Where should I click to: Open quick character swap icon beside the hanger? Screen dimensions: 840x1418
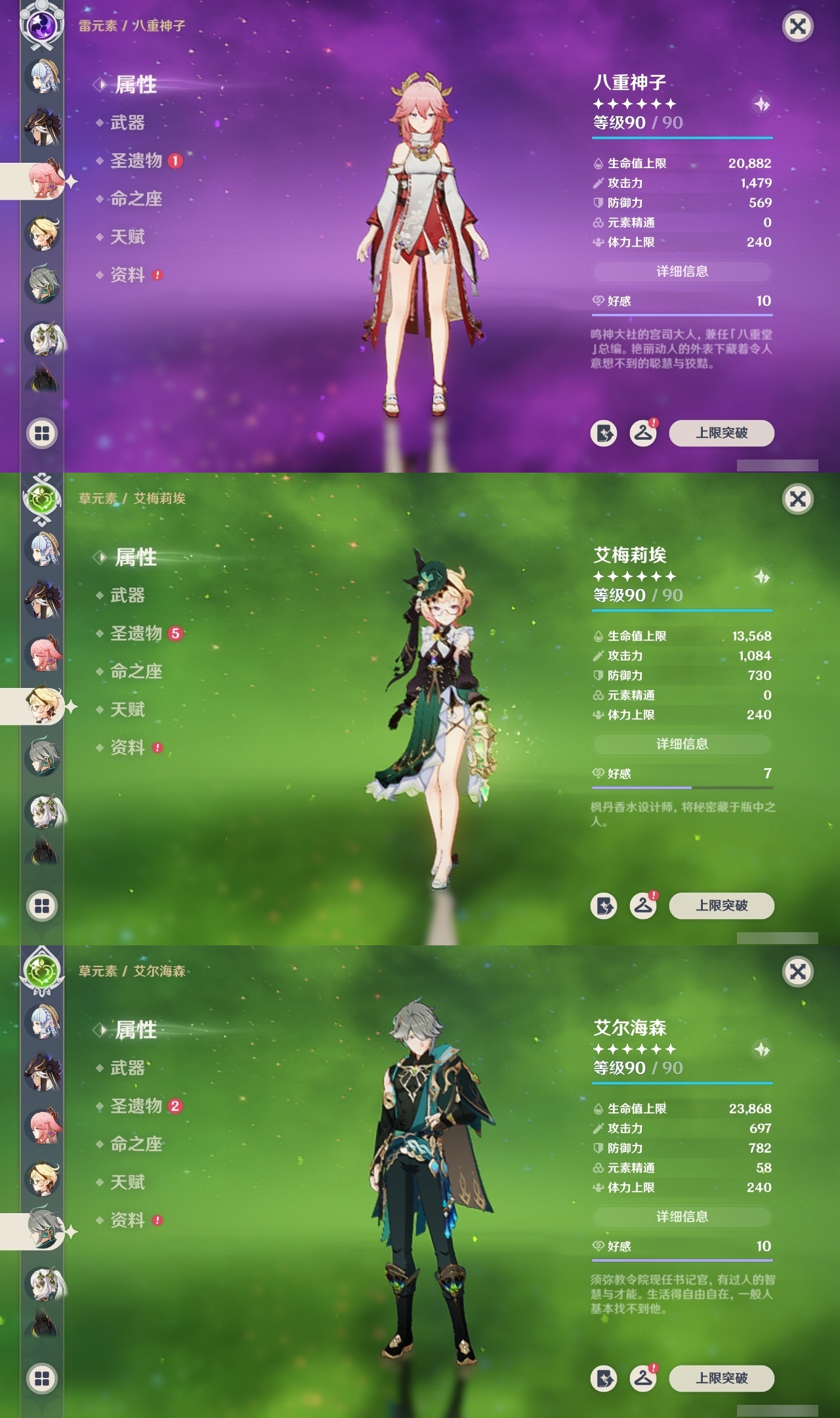(x=604, y=433)
